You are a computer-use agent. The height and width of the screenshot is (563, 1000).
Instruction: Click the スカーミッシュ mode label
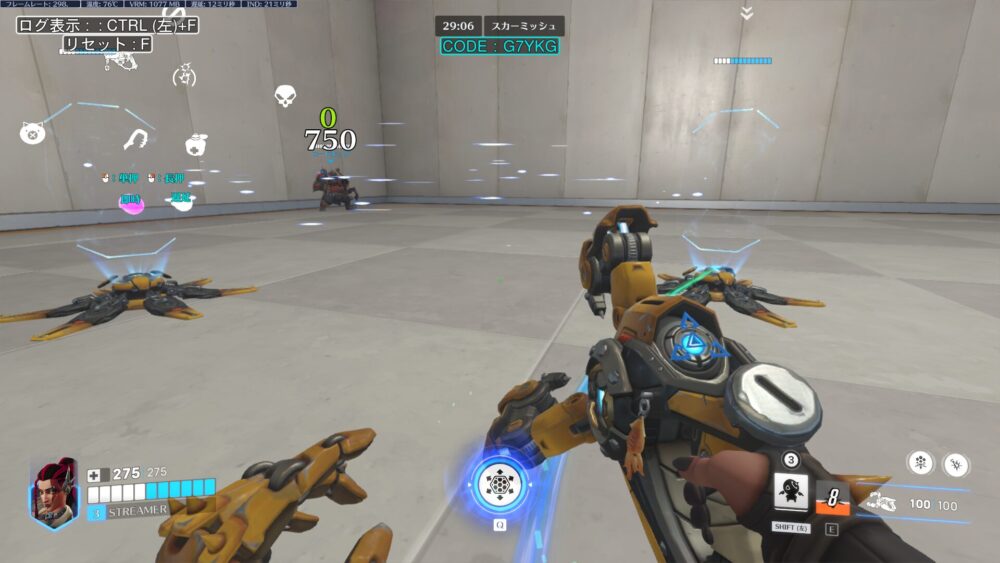coord(524,27)
